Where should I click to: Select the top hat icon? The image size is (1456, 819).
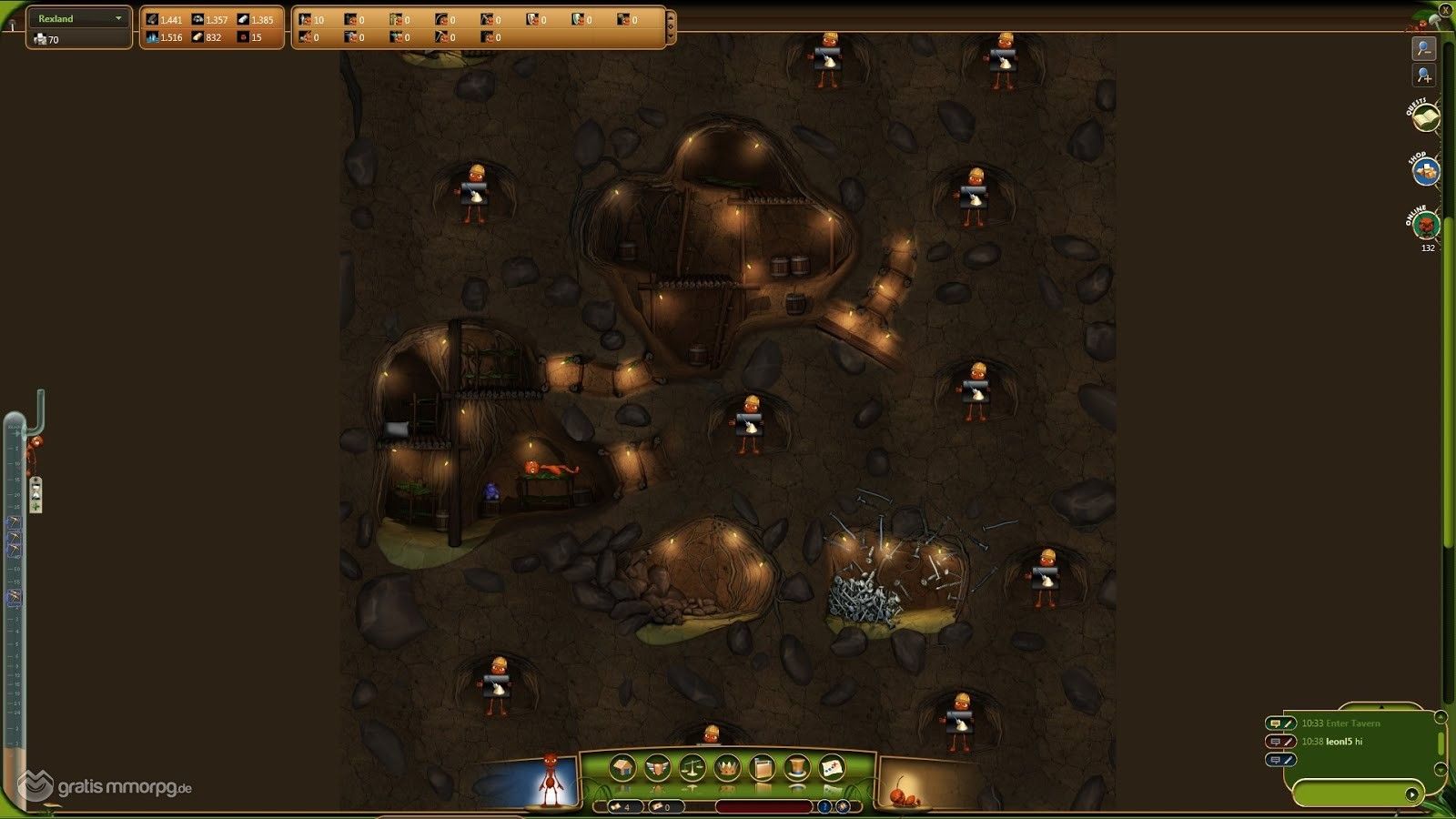(797, 769)
